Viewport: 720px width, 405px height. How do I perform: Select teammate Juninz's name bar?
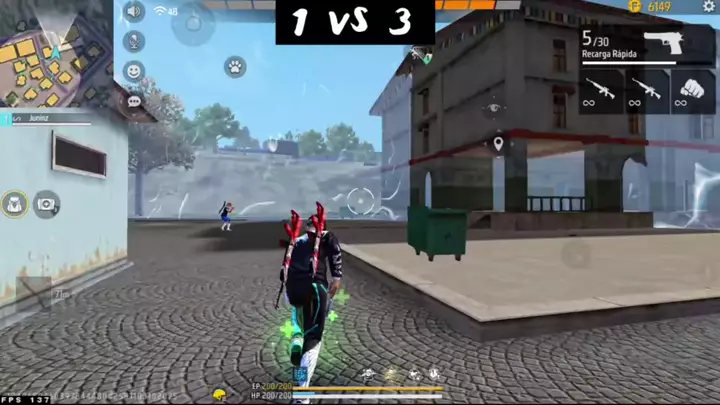coord(46,119)
